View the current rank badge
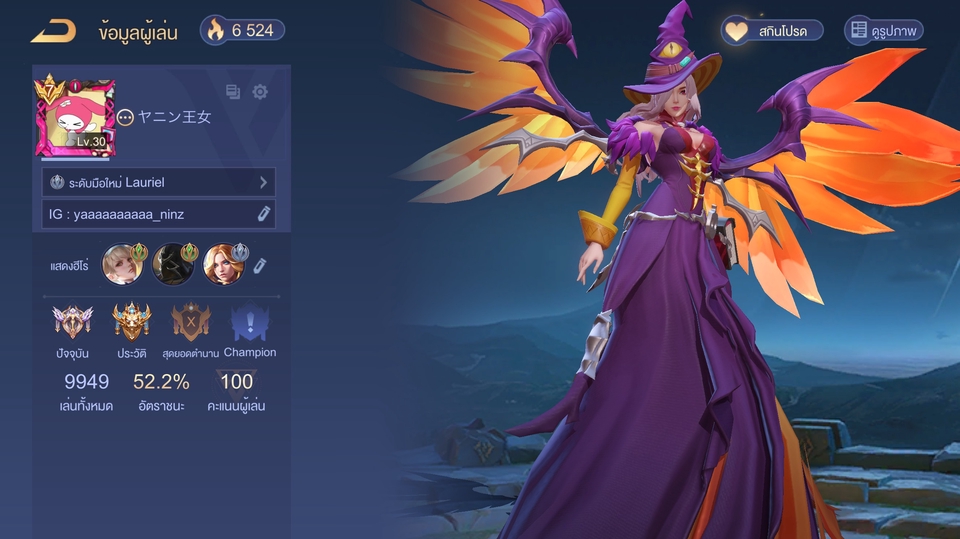Image resolution: width=960 pixels, height=539 pixels. pyautogui.click(x=73, y=323)
